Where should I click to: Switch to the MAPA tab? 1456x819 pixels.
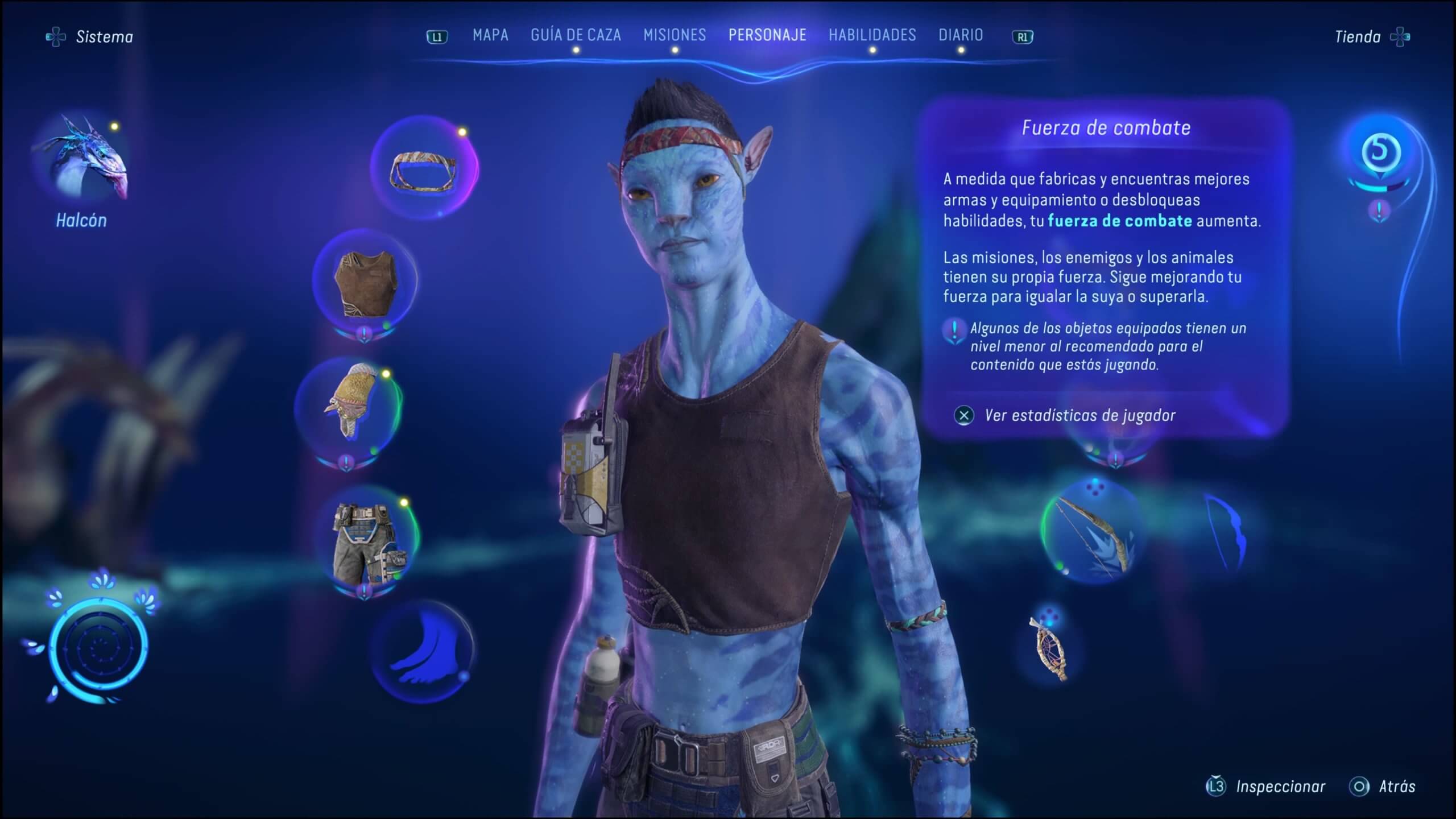490,35
